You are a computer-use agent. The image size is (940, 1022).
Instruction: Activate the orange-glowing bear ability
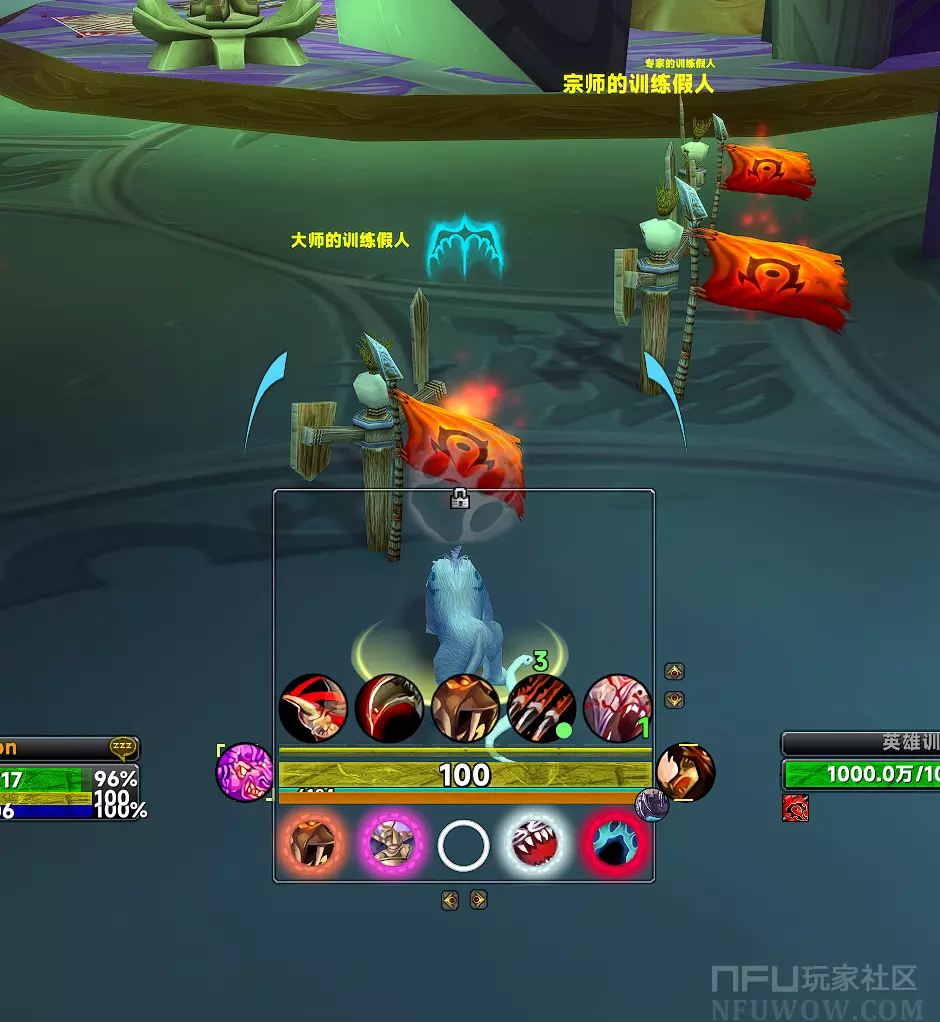[x=312, y=845]
